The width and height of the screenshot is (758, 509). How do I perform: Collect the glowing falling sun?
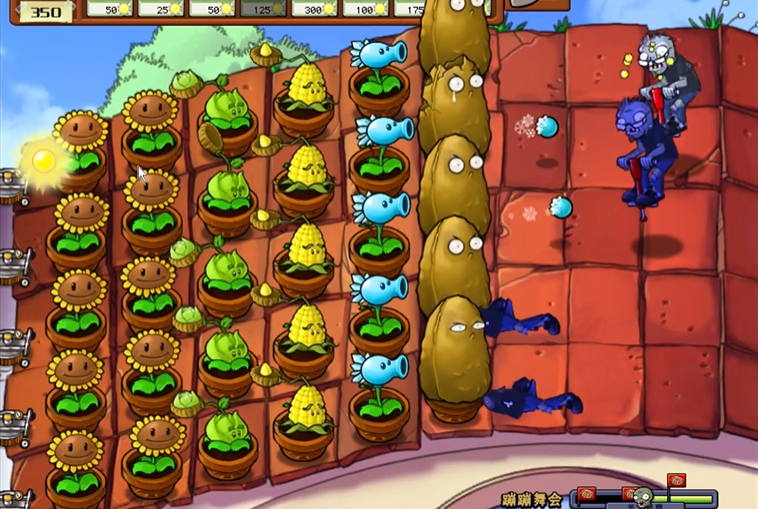click(43, 160)
